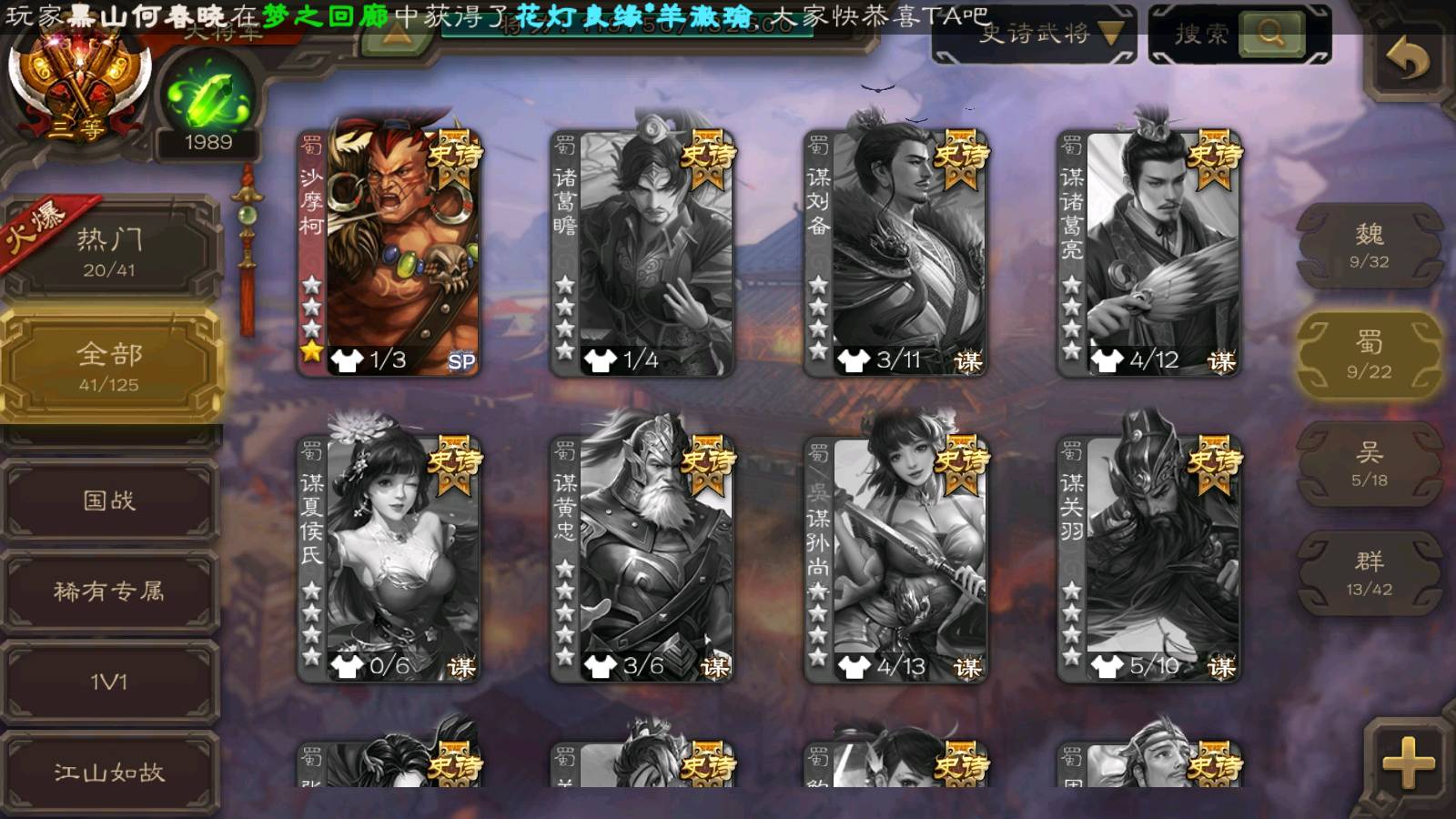Select the 沙摩柯 hero card
Image resolution: width=1456 pixels, height=819 pixels.
pyautogui.click(x=389, y=252)
